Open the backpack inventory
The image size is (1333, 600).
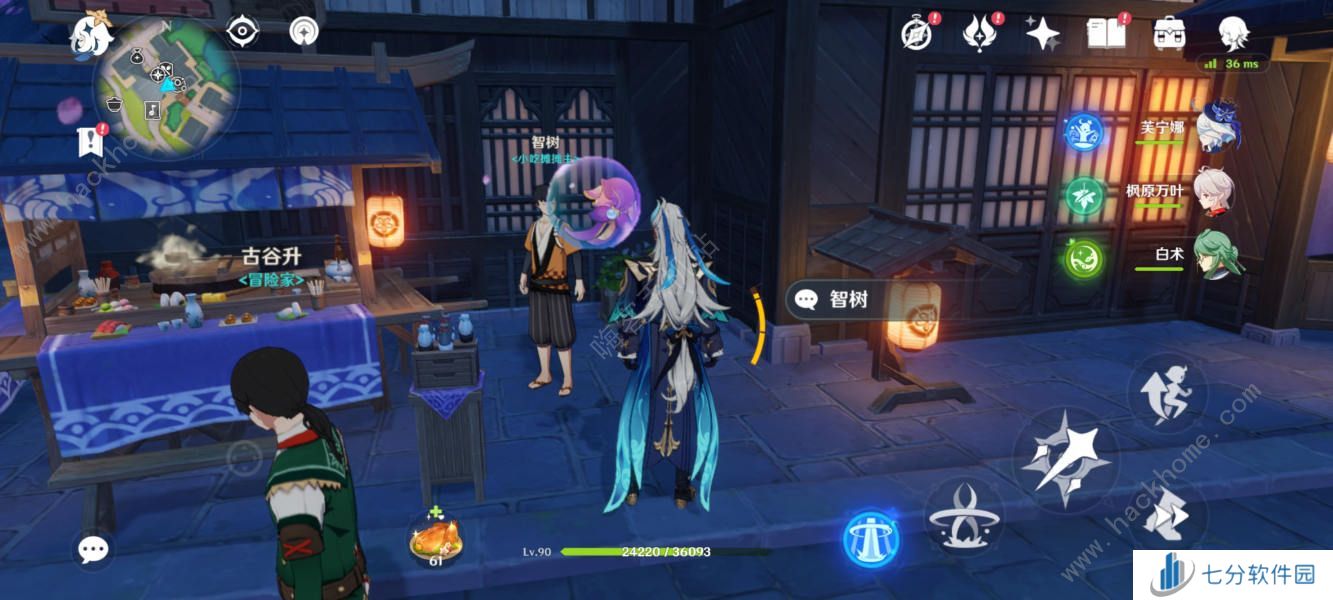pyautogui.click(x=1169, y=34)
